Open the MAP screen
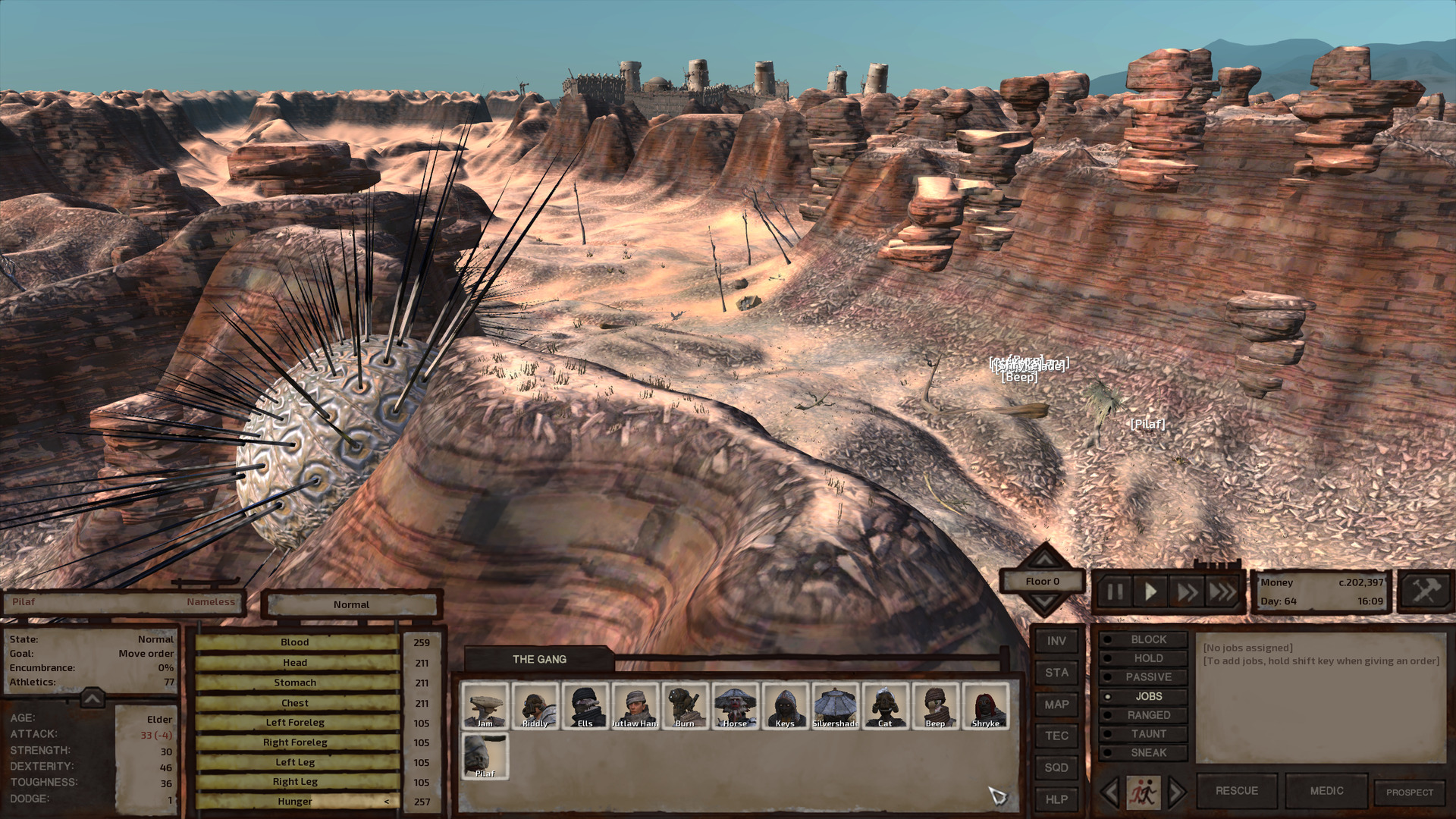The height and width of the screenshot is (819, 1456). coord(1056,704)
